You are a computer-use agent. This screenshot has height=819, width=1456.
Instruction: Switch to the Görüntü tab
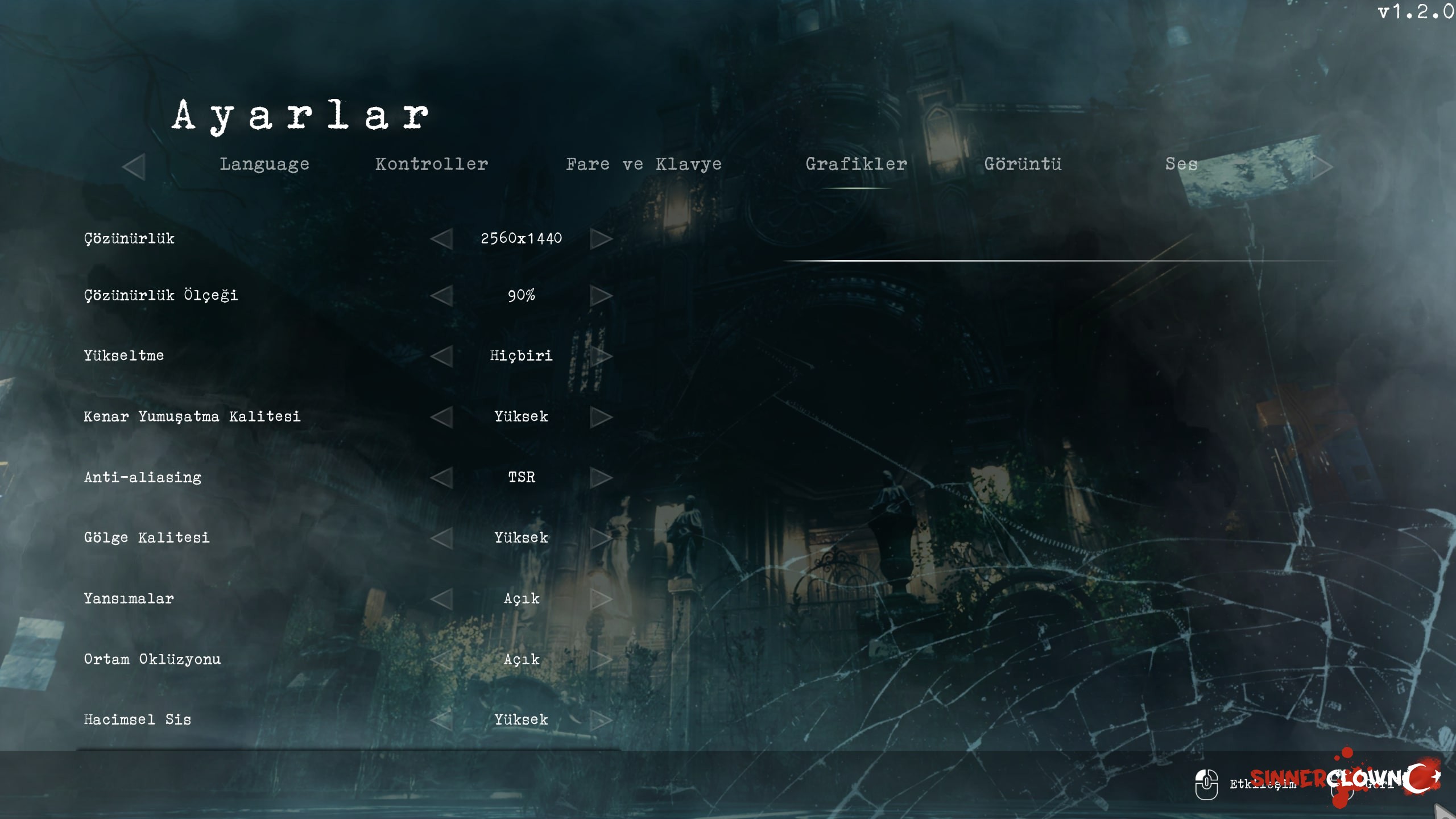(1023, 164)
